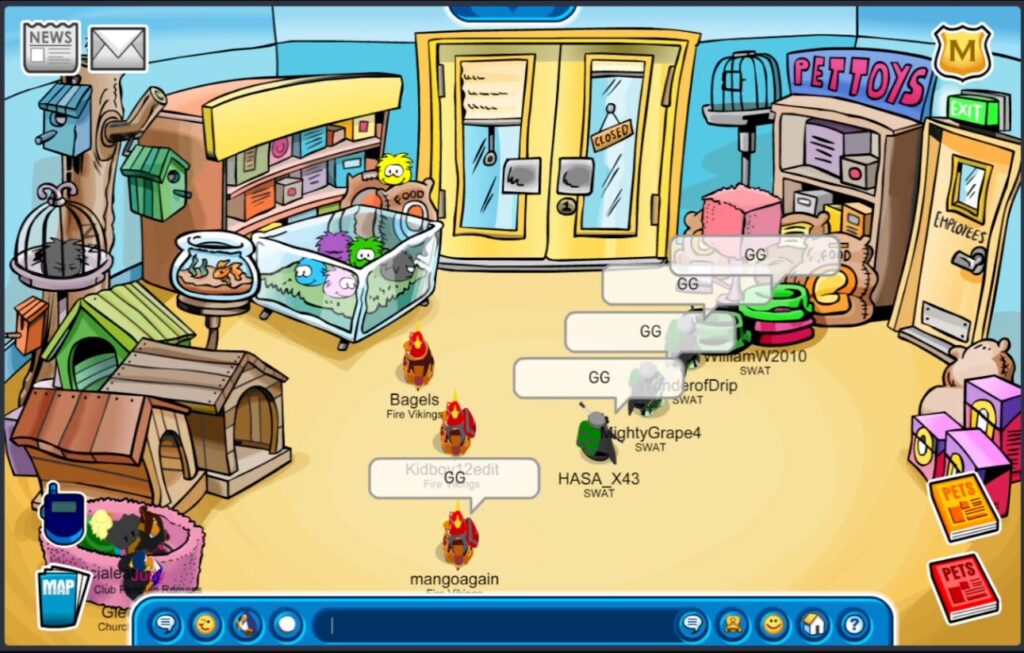Open the mail envelope inbox
This screenshot has width=1024, height=653.
point(119,48)
